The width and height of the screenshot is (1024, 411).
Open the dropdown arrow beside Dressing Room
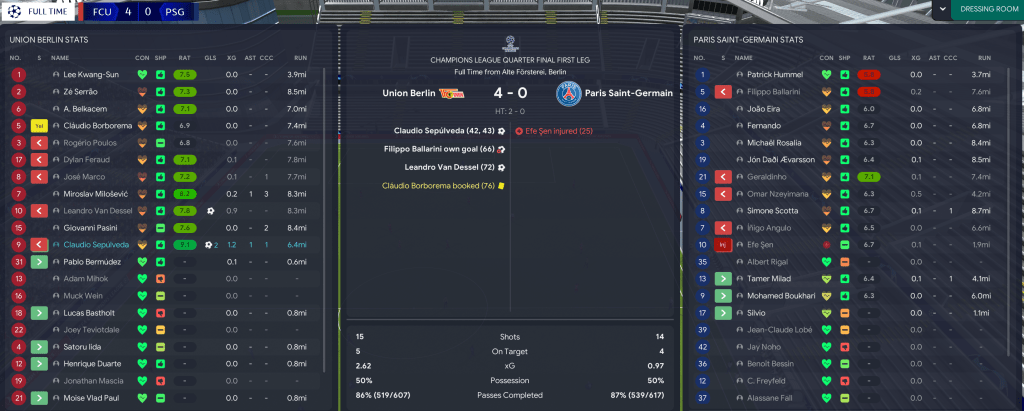[x=941, y=10]
